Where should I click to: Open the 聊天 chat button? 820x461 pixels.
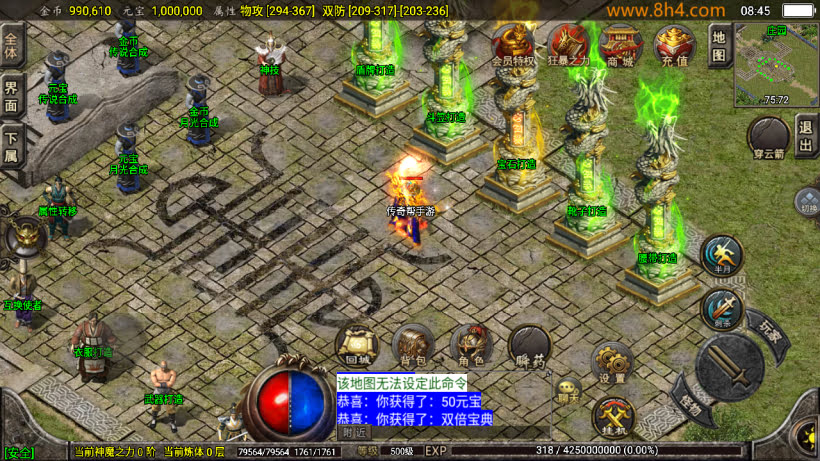pos(568,389)
